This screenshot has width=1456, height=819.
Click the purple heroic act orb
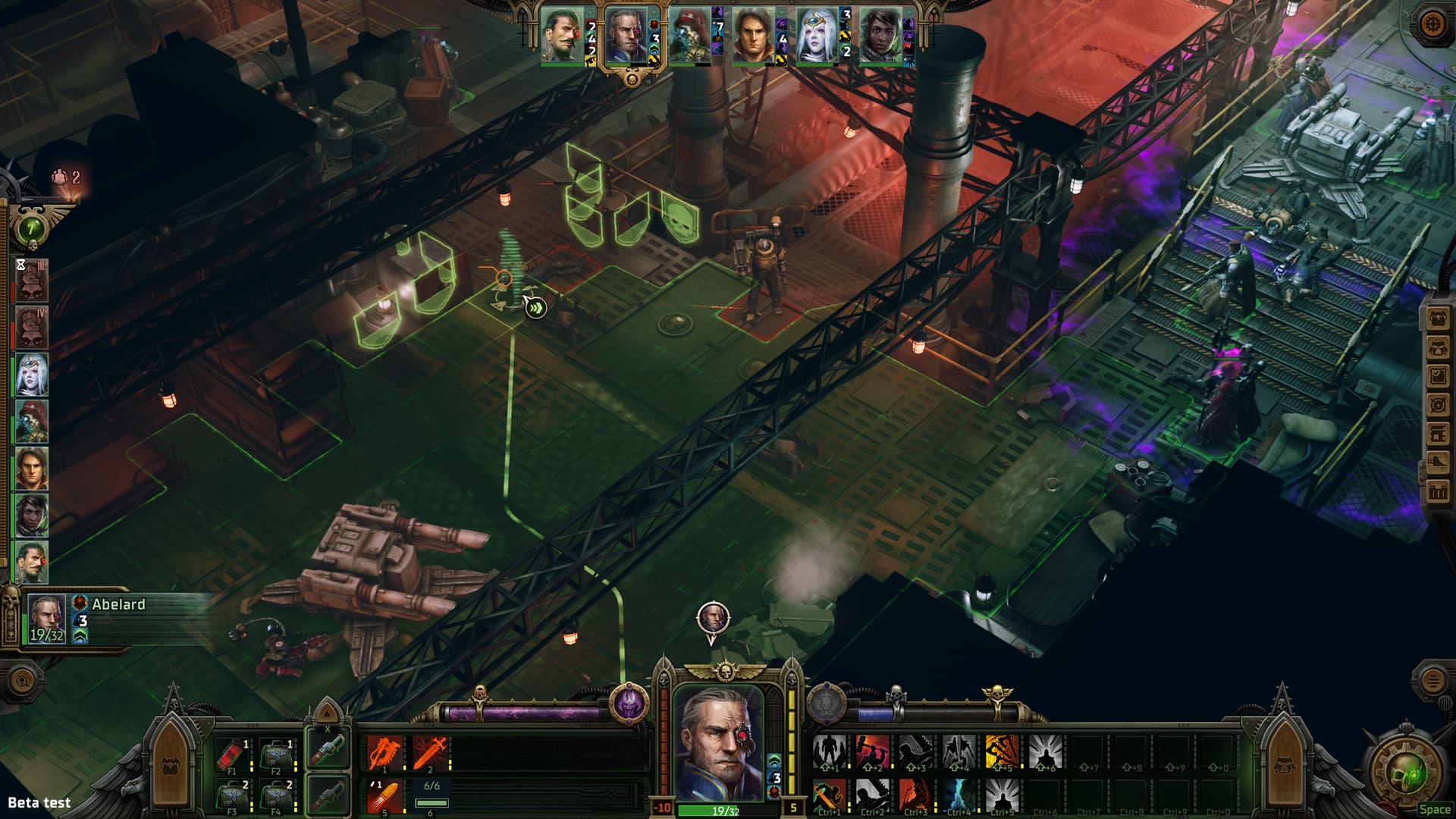coord(629,704)
